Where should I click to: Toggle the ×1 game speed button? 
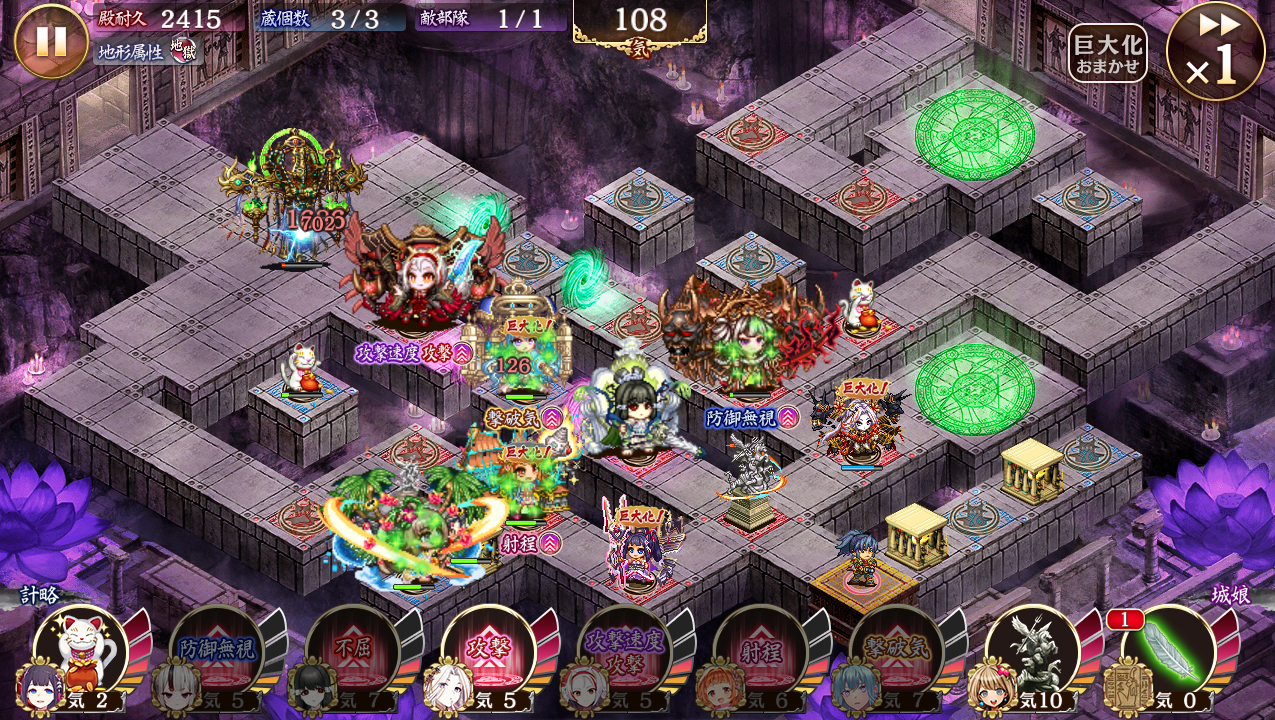coord(1215,52)
